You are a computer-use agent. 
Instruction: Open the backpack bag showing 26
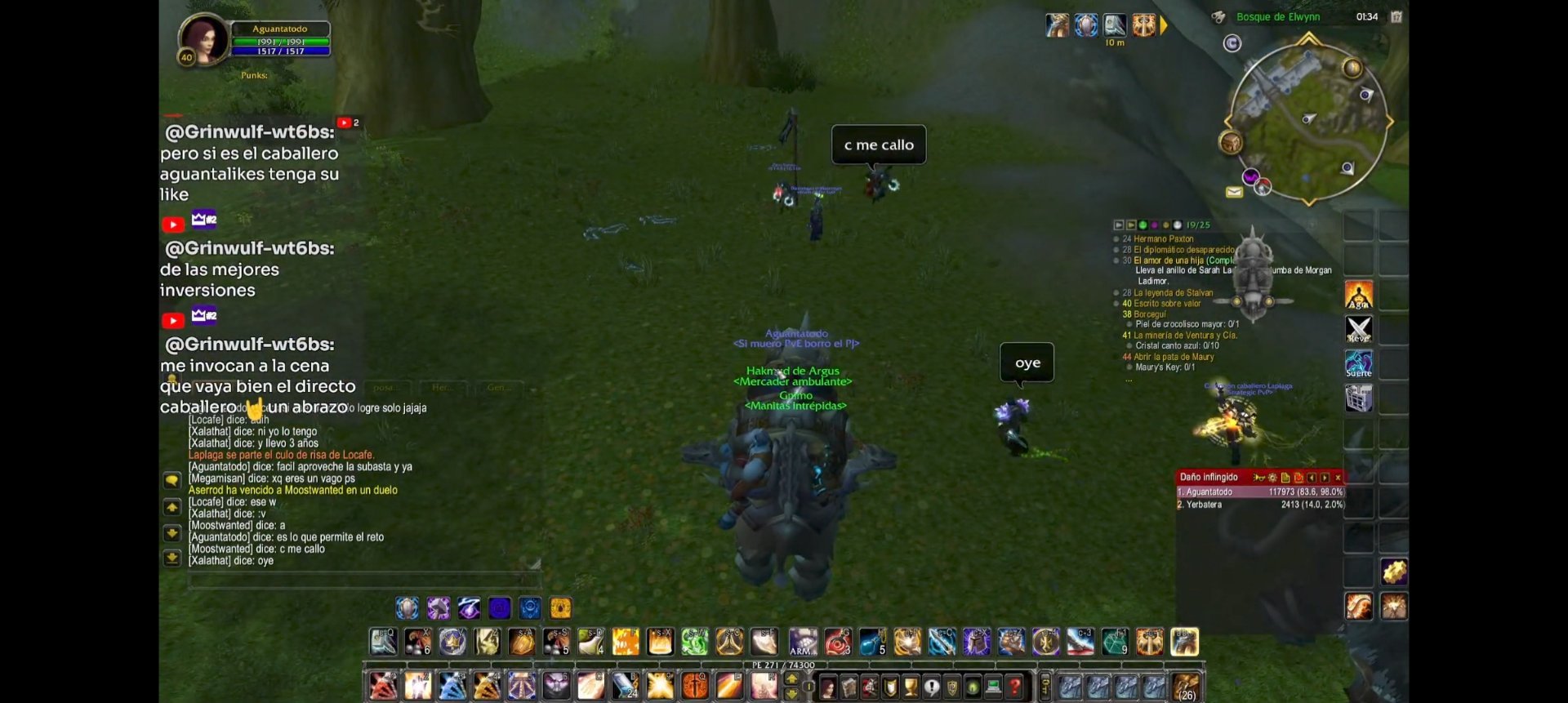pyautogui.click(x=1186, y=687)
